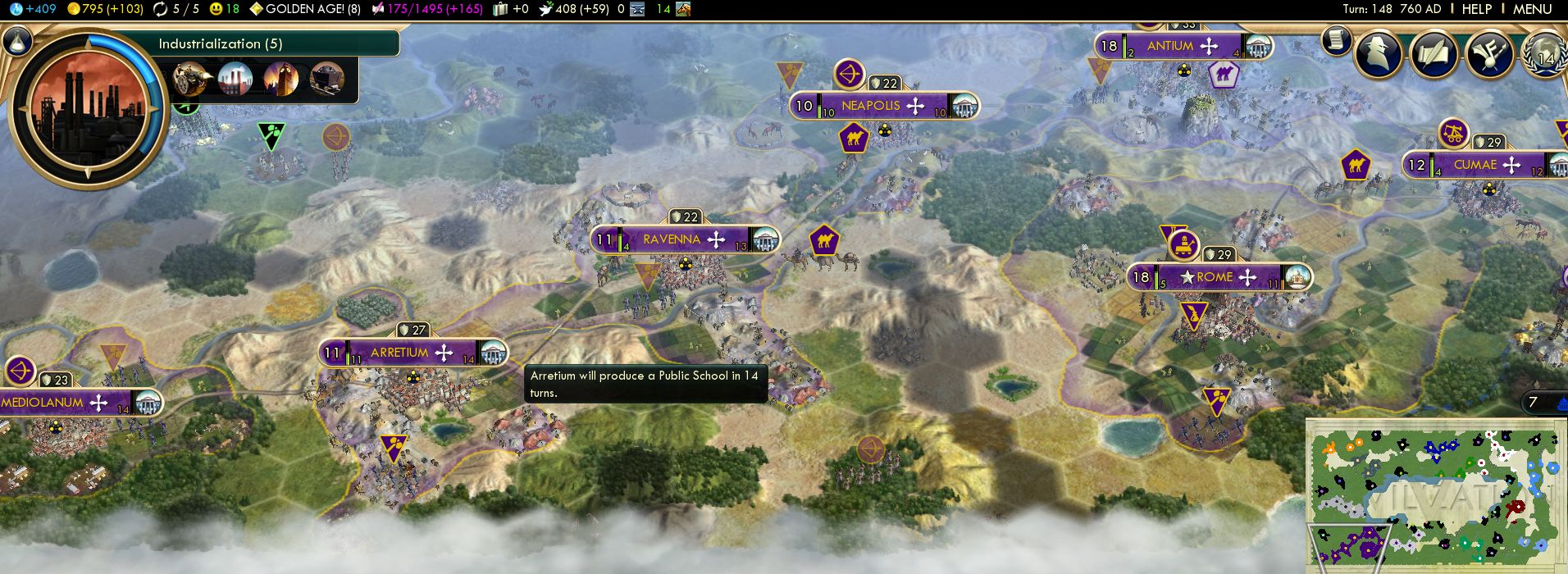Image resolution: width=1568 pixels, height=574 pixels.
Task: Open the espionage spy overview
Action: point(1378,54)
